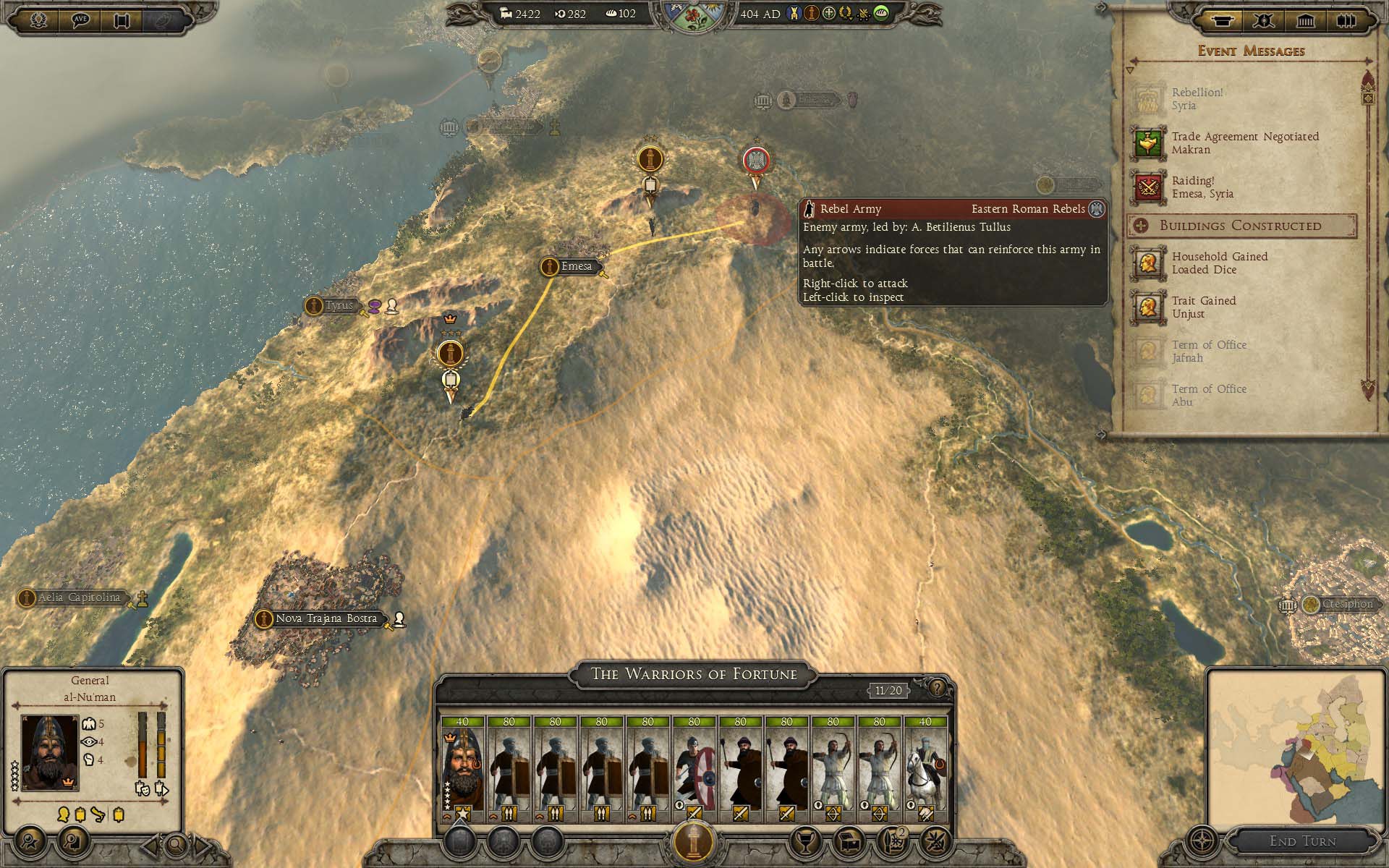The image size is (1389, 868).
Task: Click the pillar stance button below army
Action: pos(694,841)
